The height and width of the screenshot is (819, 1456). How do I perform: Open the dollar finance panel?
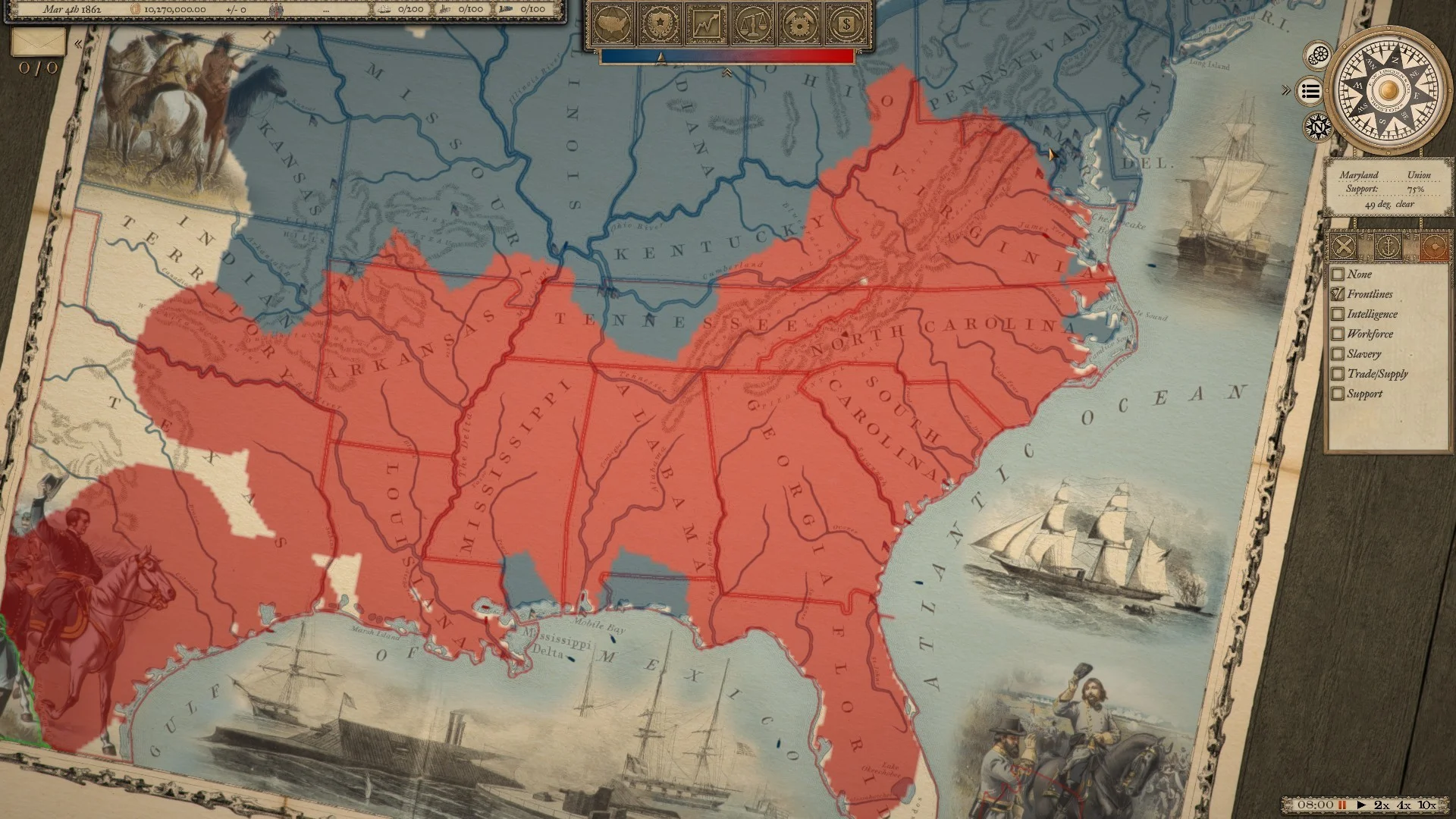[847, 24]
